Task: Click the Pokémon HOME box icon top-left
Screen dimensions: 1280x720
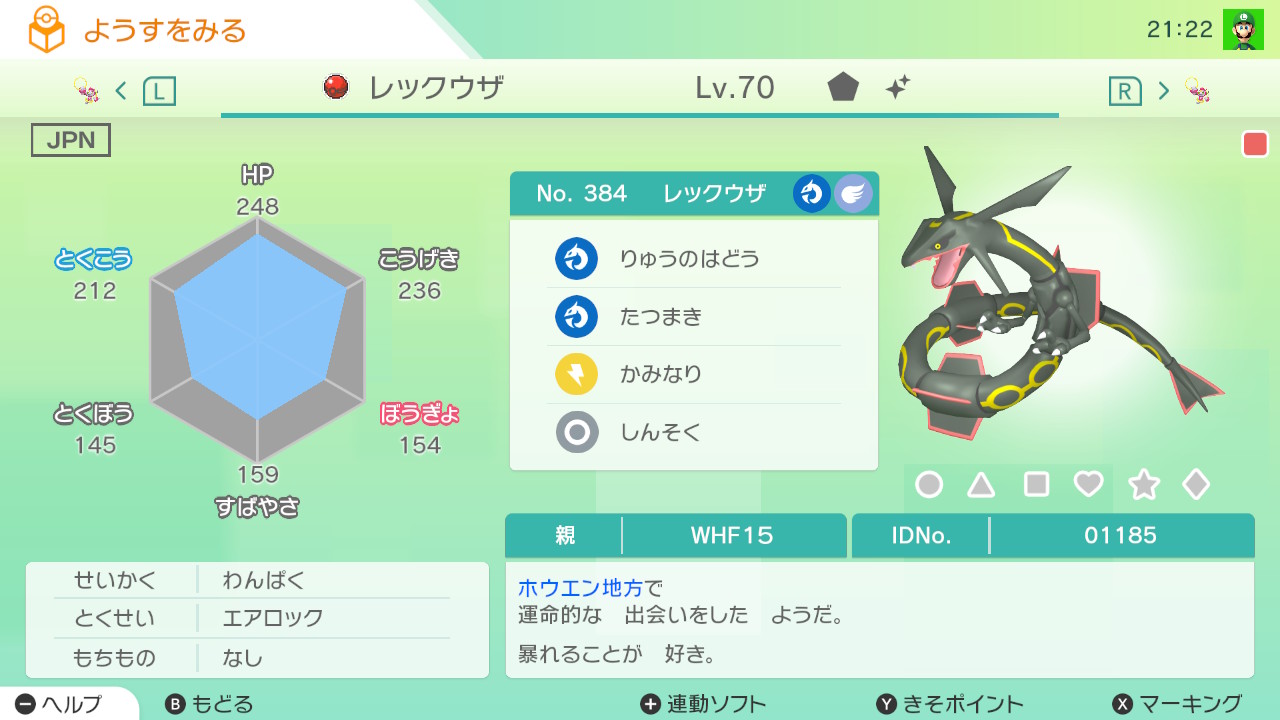Action: pyautogui.click(x=46, y=29)
